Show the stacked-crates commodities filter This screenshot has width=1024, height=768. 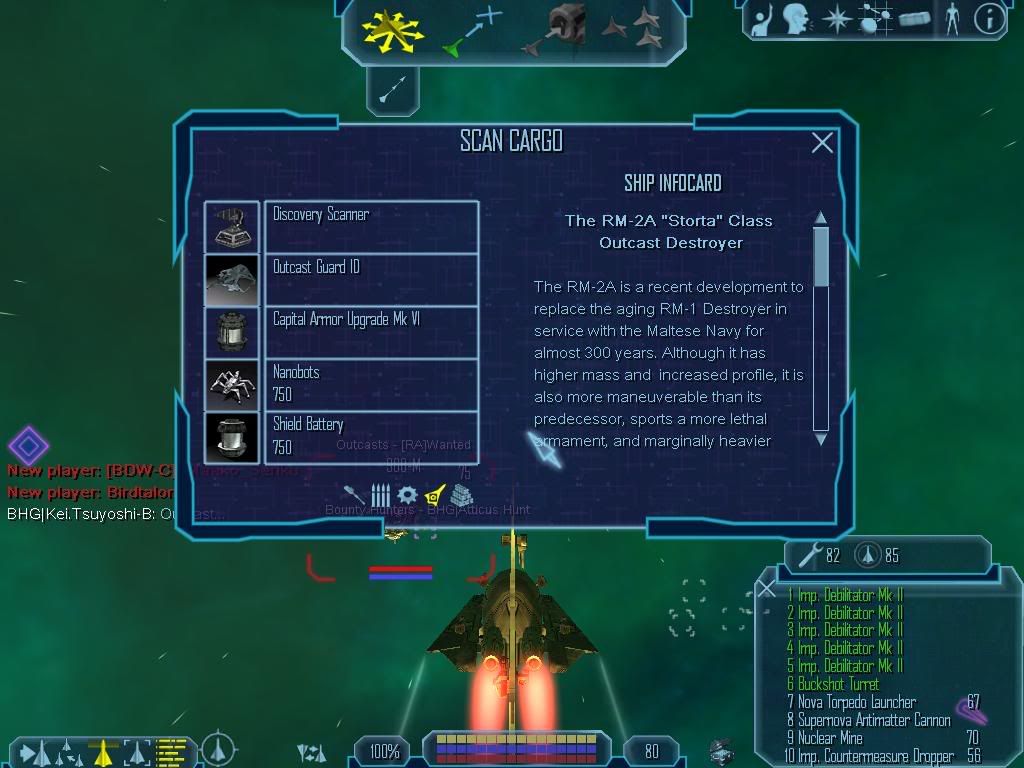tap(460, 496)
